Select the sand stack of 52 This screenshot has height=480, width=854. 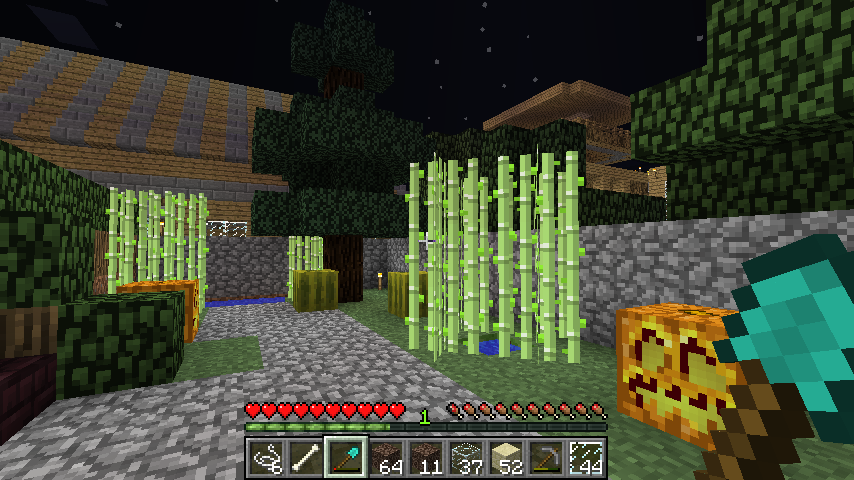point(506,457)
